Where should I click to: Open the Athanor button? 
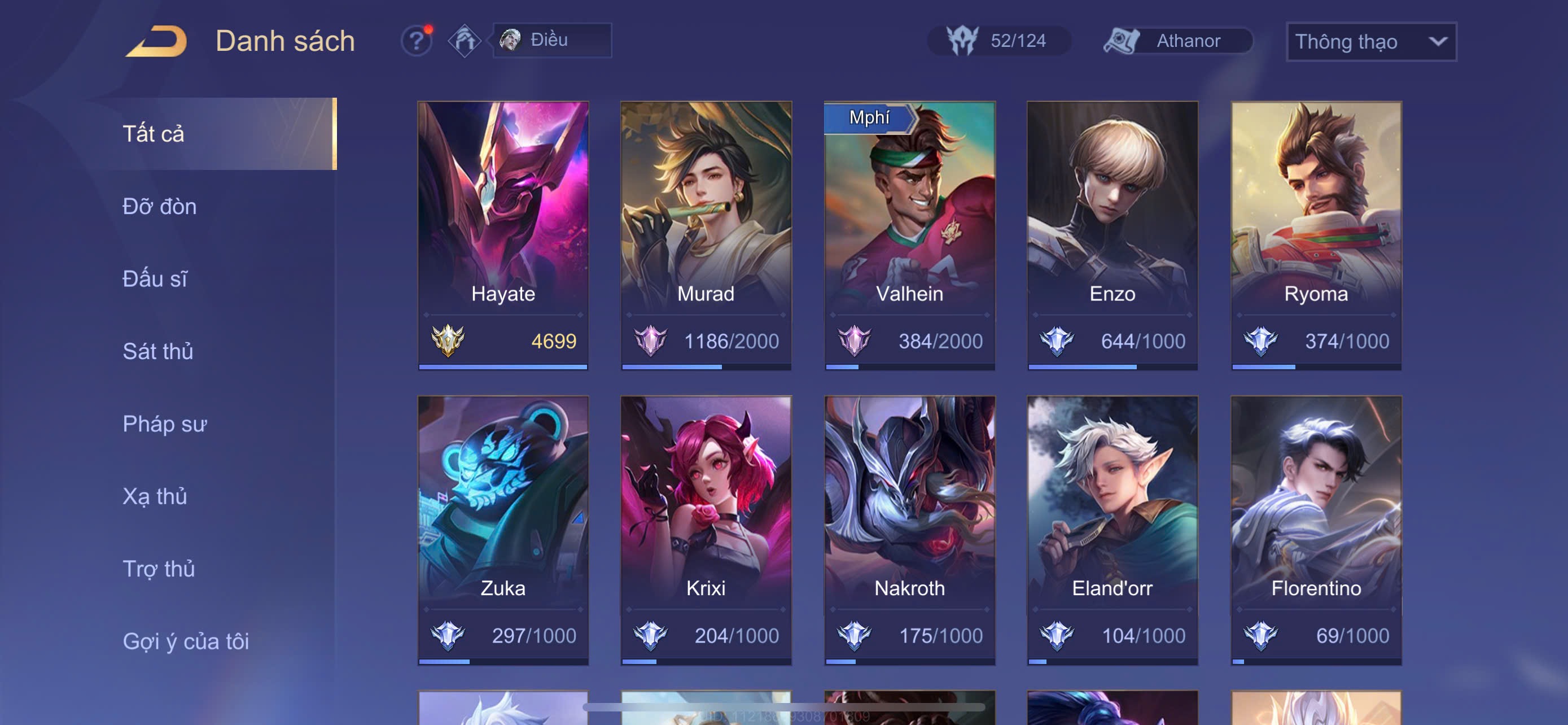coord(1178,41)
